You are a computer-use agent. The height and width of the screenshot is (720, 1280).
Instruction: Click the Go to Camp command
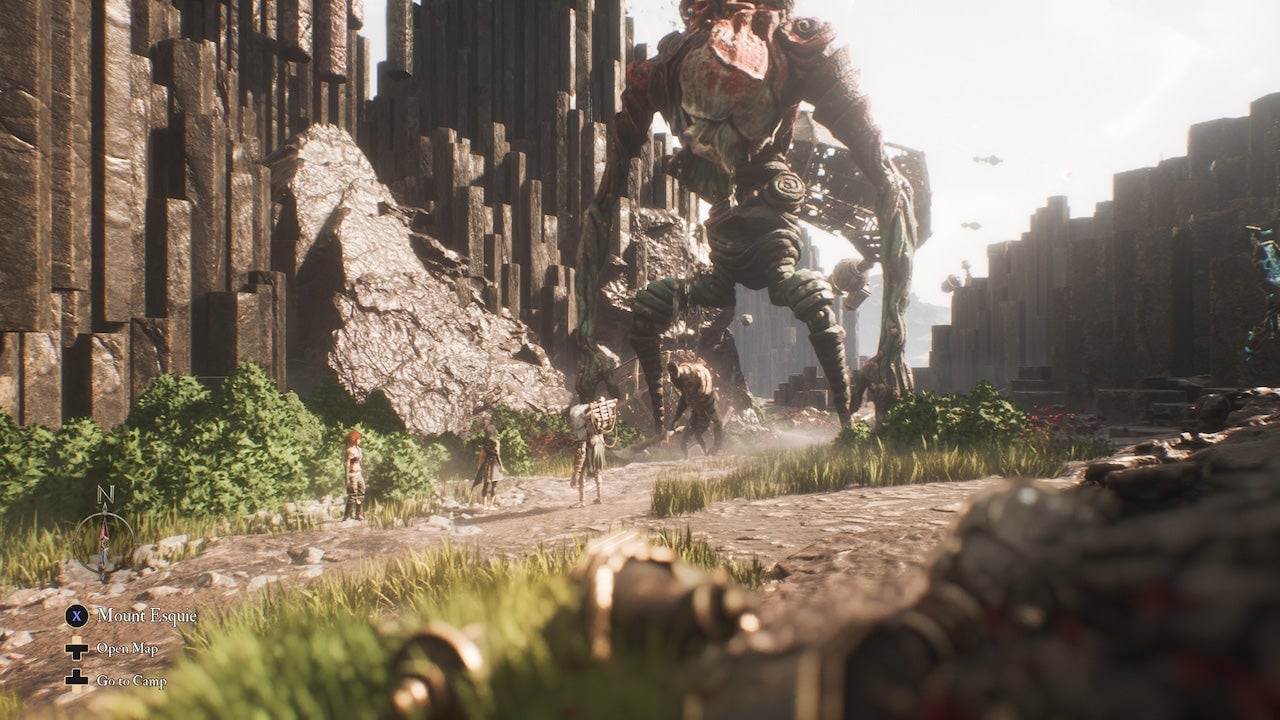point(132,680)
